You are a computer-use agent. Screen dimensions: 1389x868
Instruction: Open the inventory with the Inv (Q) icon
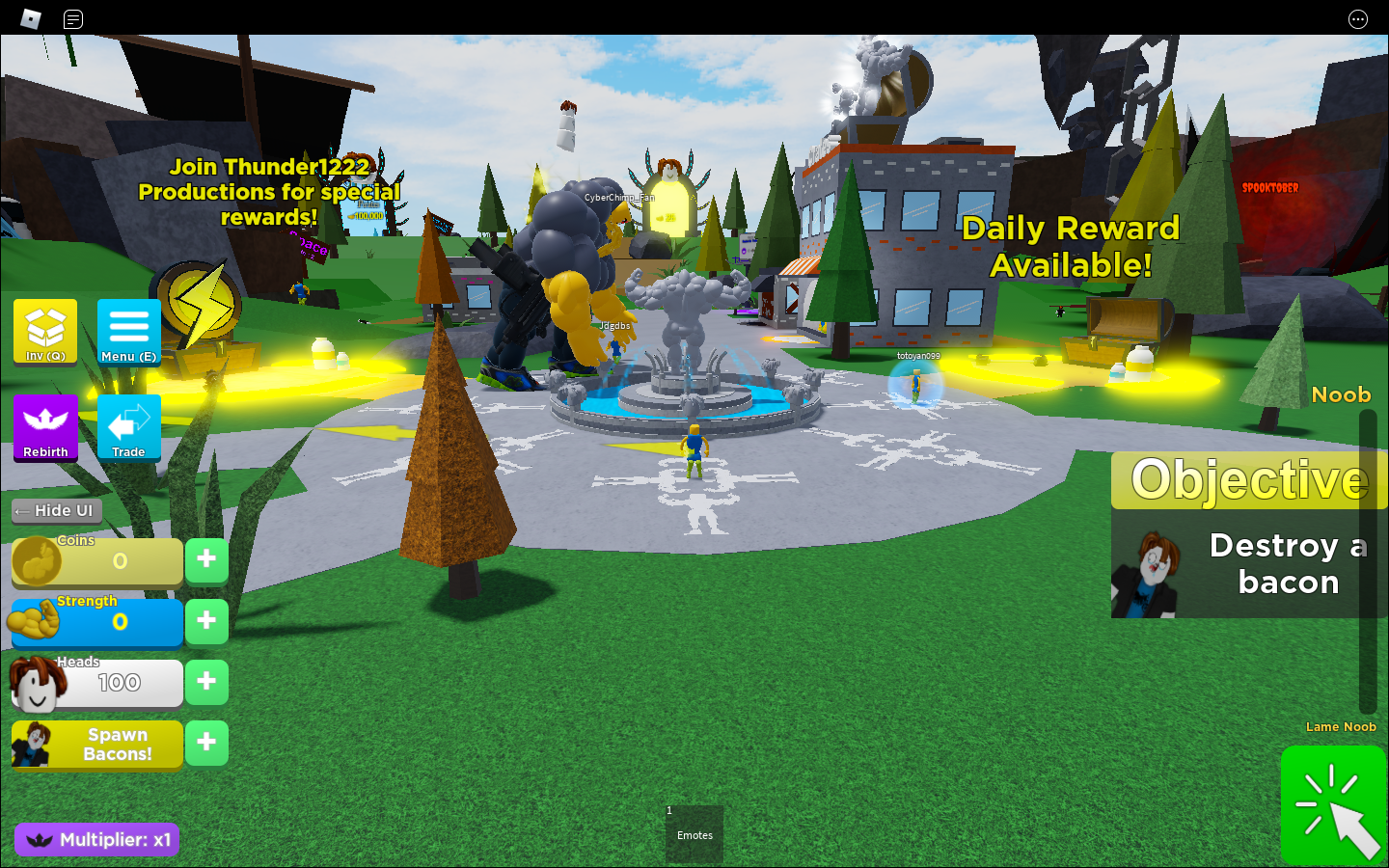tap(43, 331)
